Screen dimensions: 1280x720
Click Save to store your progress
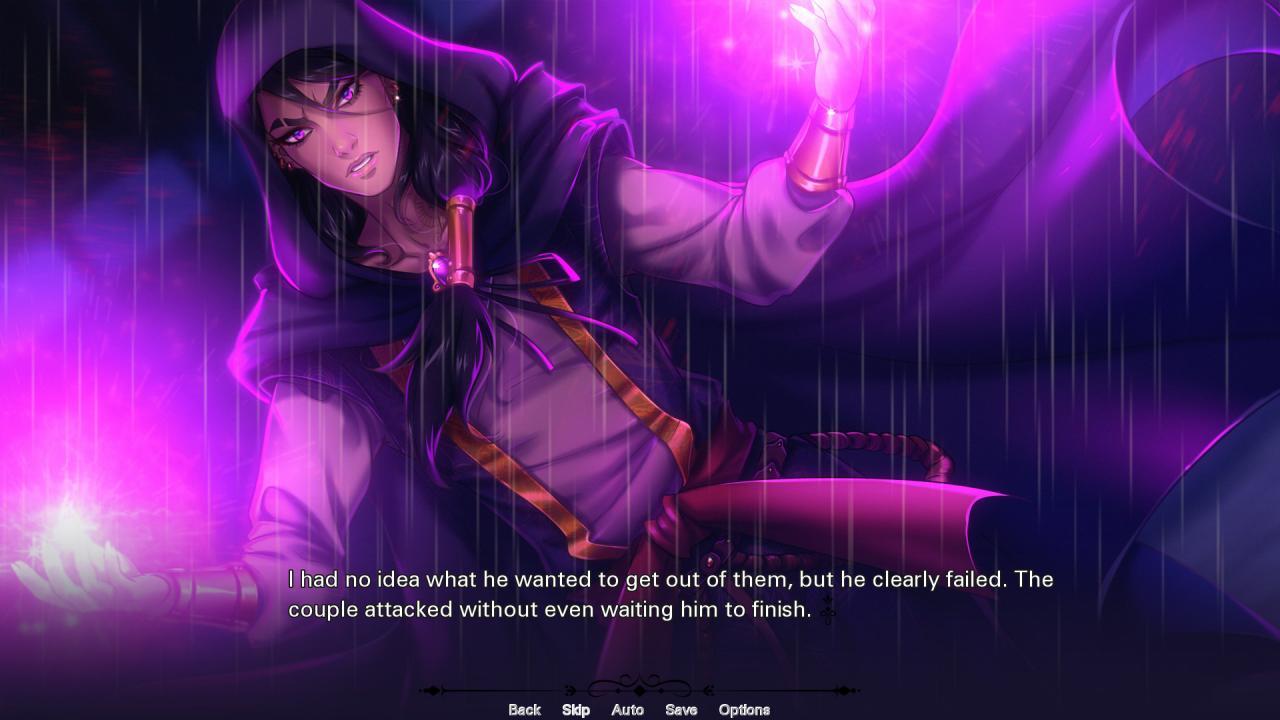pos(679,709)
